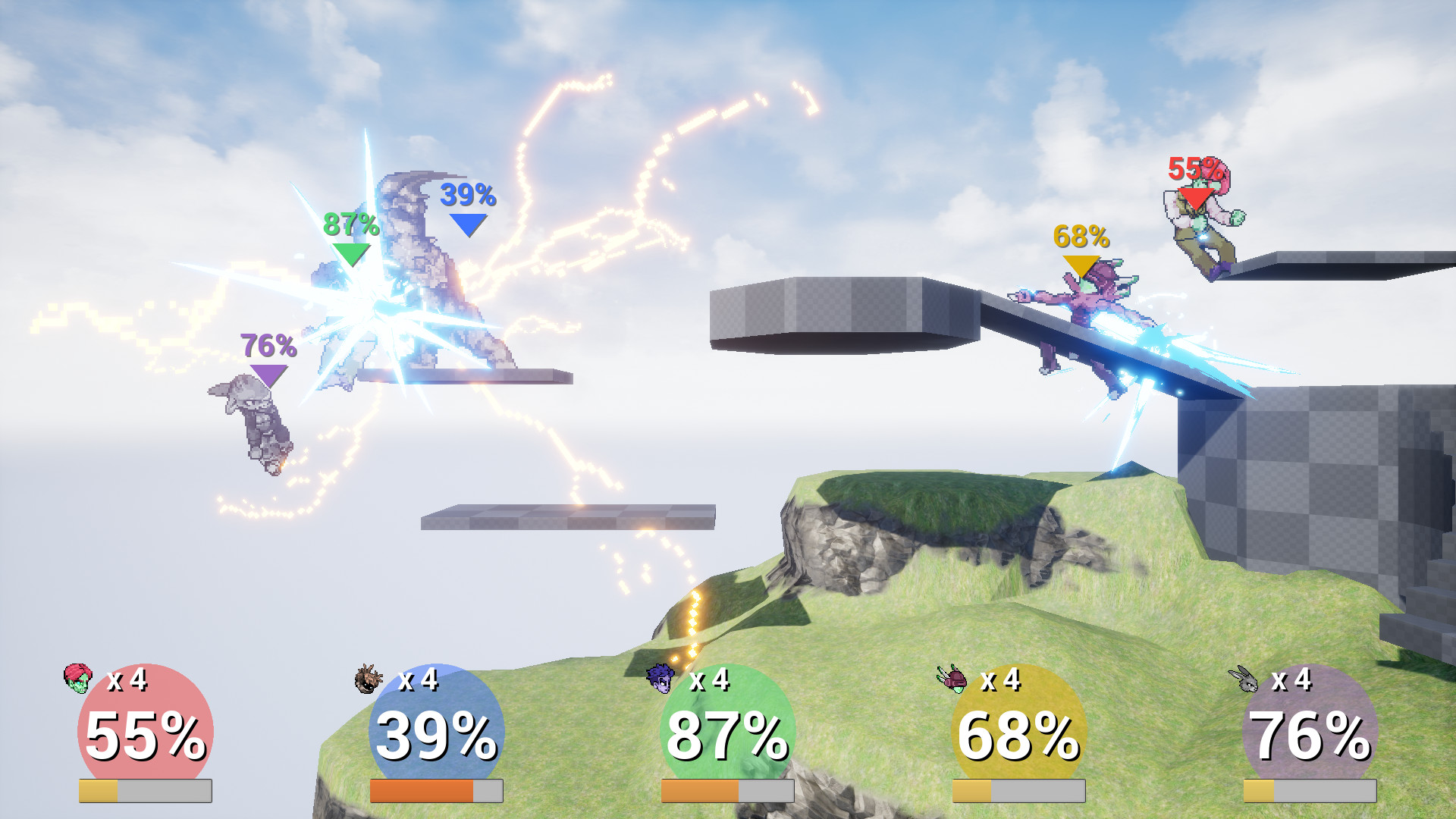1456x819 pixels.
Task: Click the 76% readout on purple HUD
Action: [1310, 732]
